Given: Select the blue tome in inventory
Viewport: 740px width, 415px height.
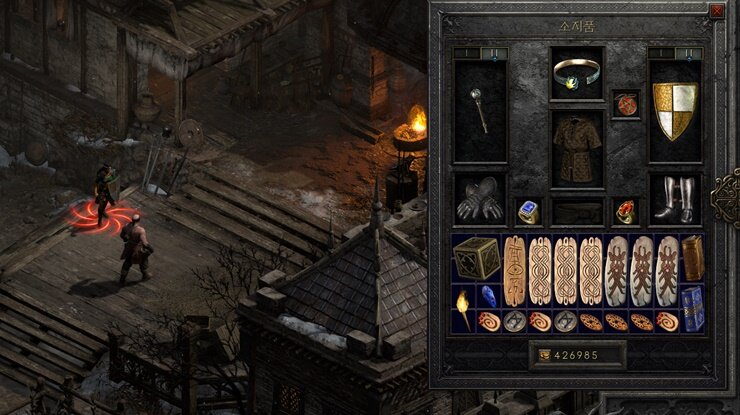Looking at the screenshot, I should 692,309.
